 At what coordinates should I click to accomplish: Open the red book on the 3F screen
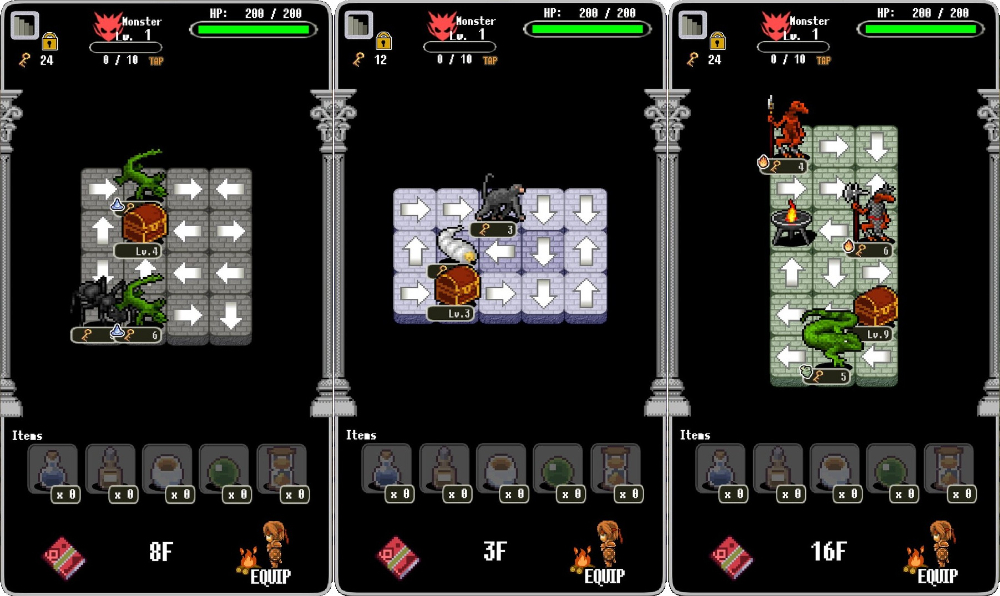point(396,556)
